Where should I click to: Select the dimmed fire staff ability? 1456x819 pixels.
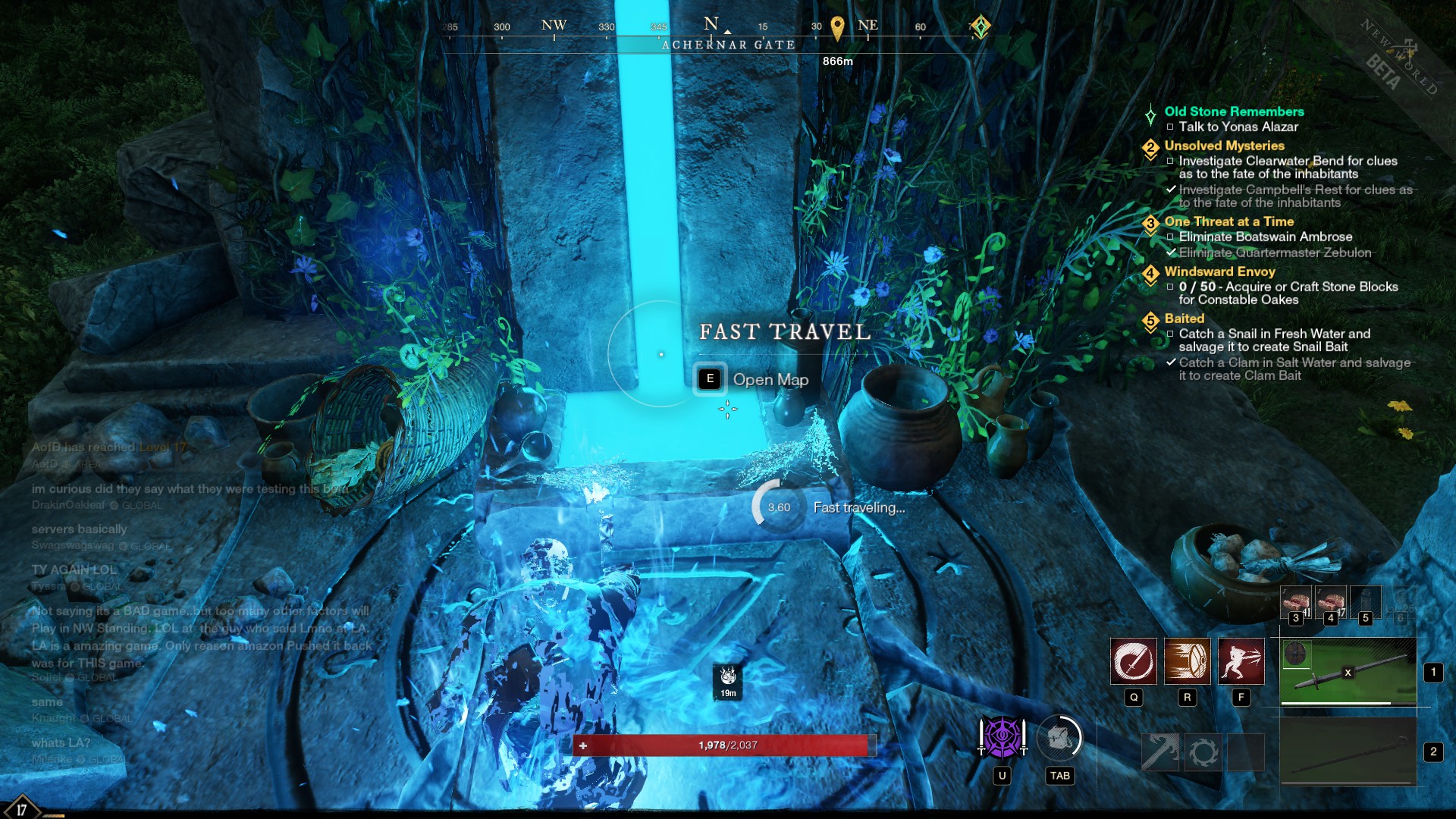1160,752
